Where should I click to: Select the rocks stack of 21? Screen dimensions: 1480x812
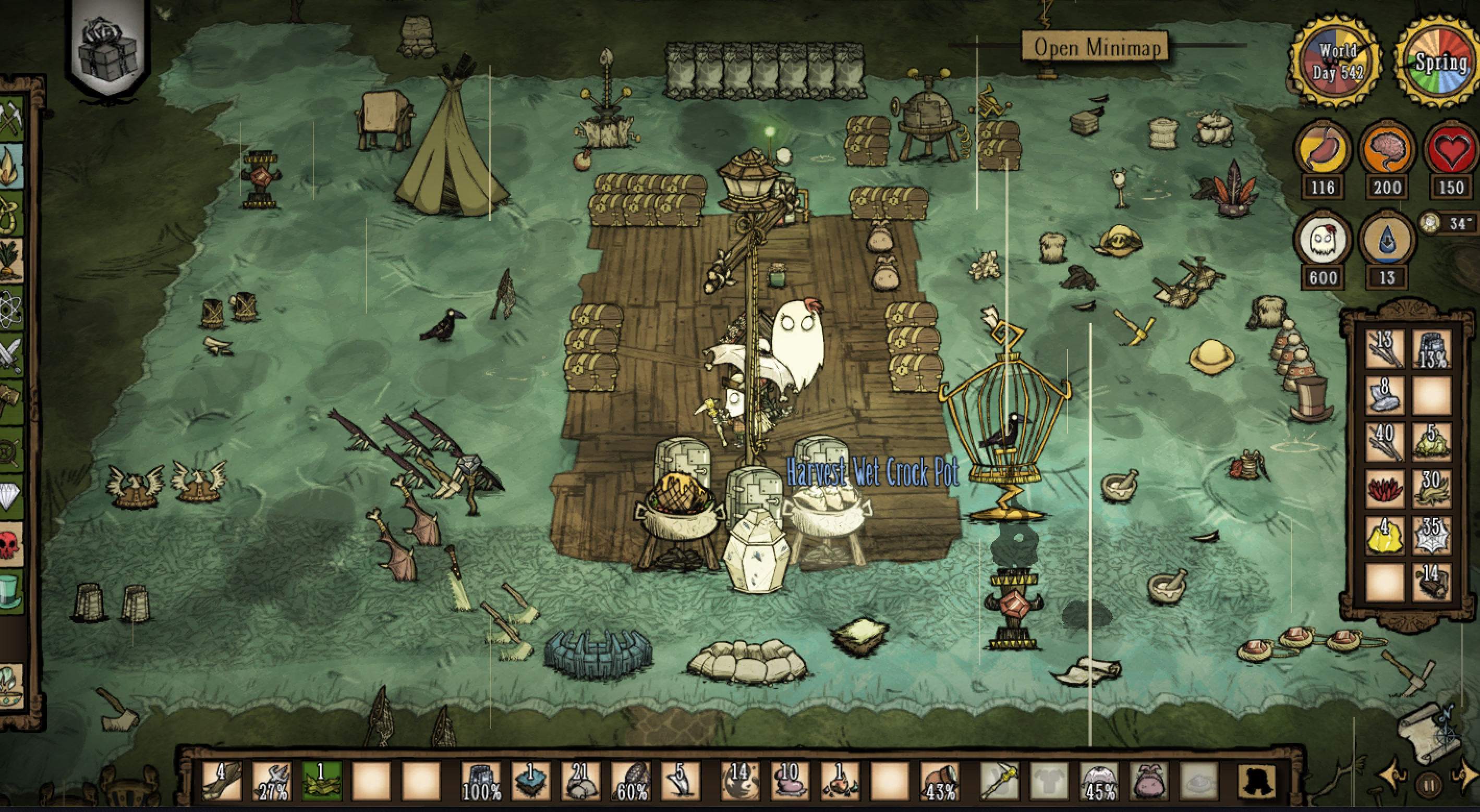click(x=580, y=781)
